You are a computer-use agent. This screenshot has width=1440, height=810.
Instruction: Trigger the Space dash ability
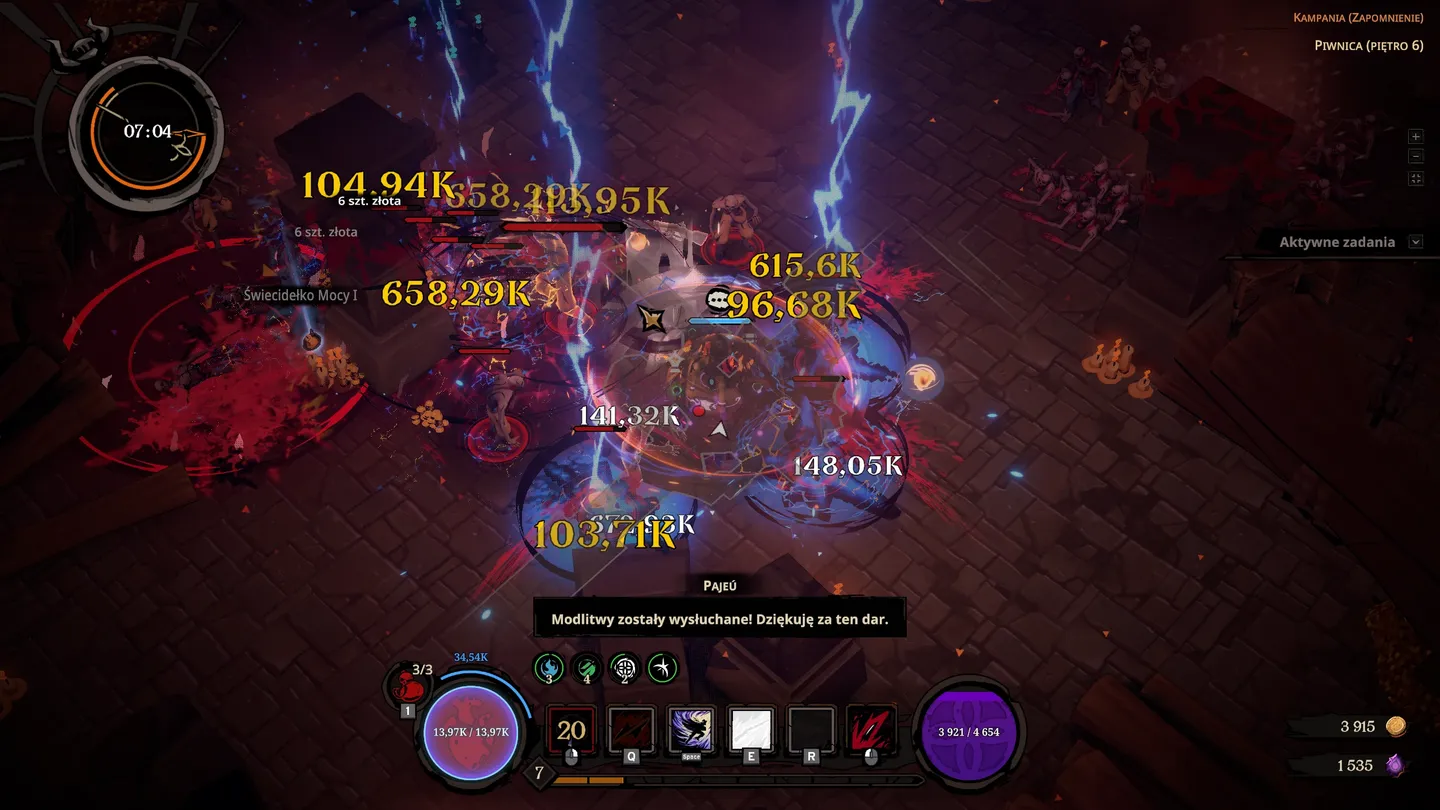point(691,730)
